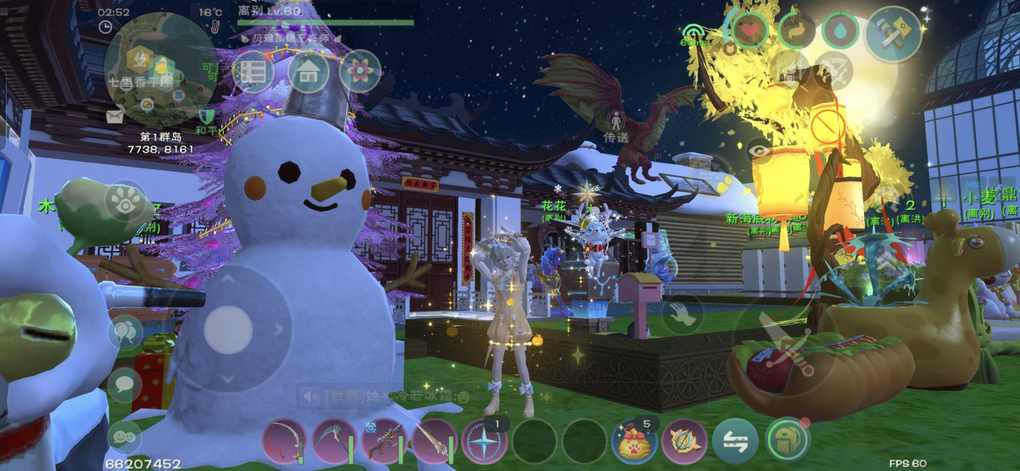Select the bow hotbar slot
The image size is (1020, 471).
click(x=284, y=441)
